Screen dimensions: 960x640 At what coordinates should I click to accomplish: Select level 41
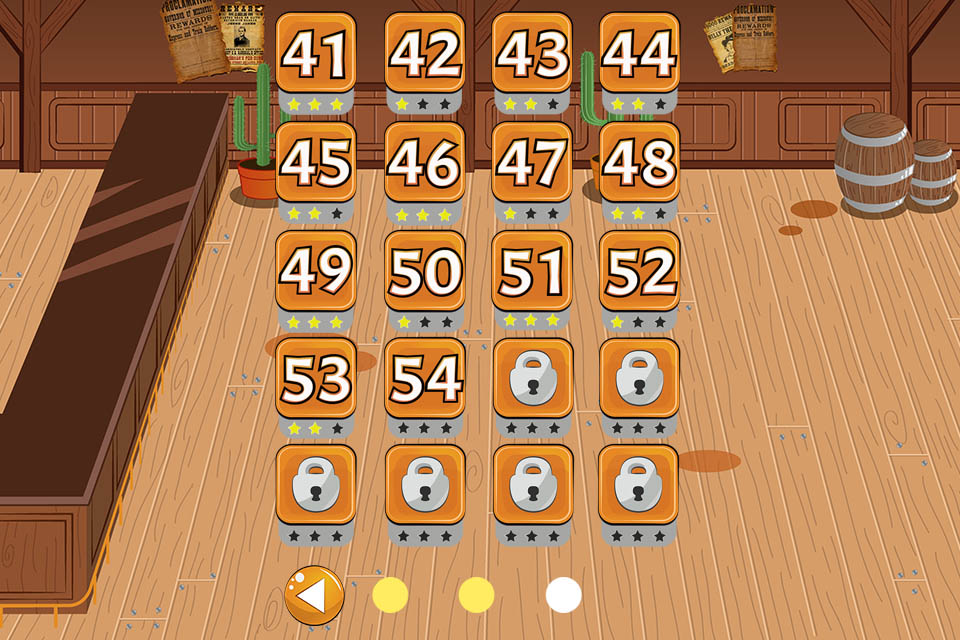tap(316, 54)
